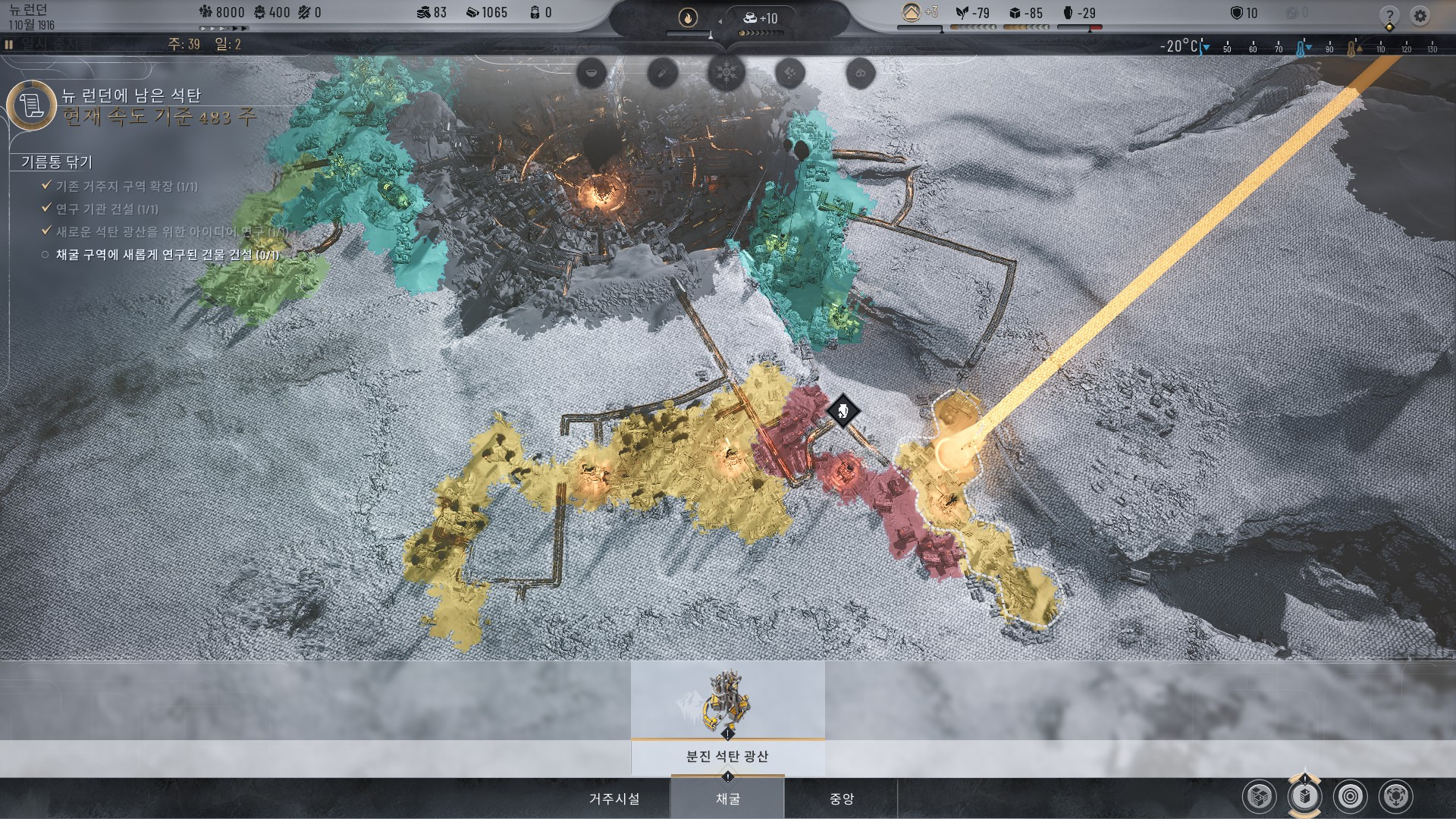Select the food bowl hunger icon
Image resolution: width=1456 pixels, height=819 pixels.
pyautogui.click(x=592, y=73)
